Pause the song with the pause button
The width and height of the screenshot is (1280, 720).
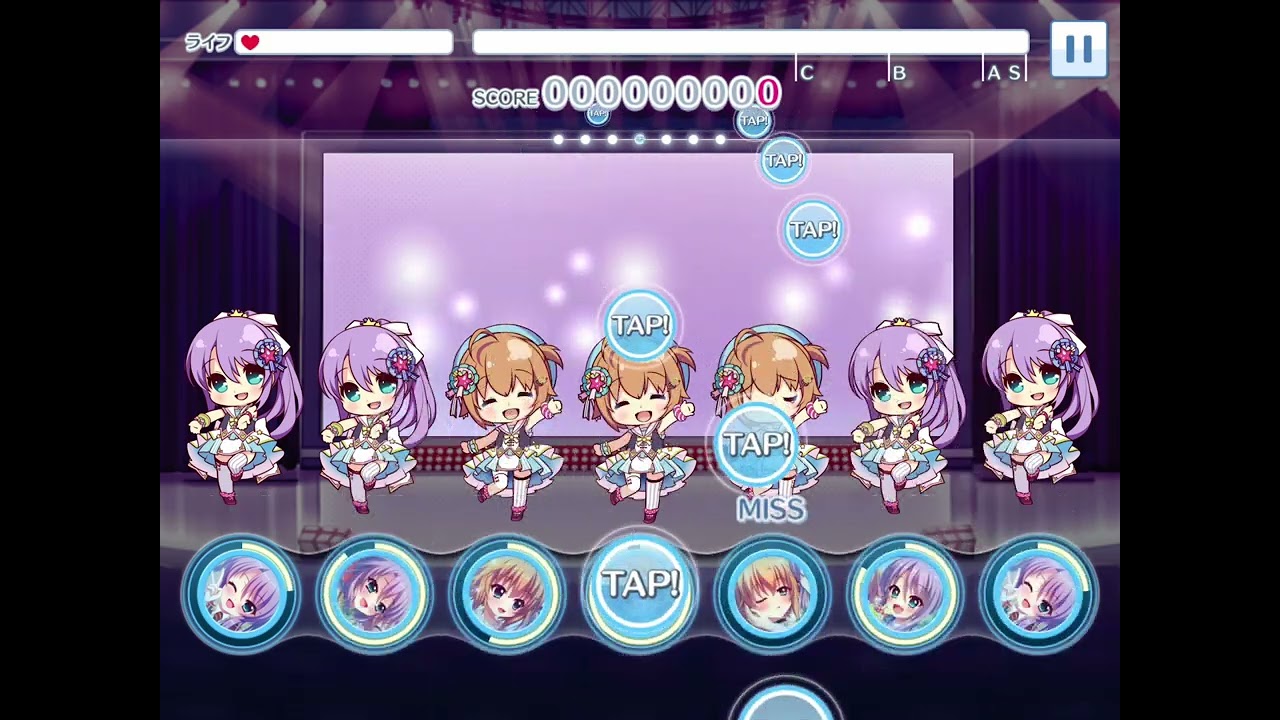(x=1078, y=49)
